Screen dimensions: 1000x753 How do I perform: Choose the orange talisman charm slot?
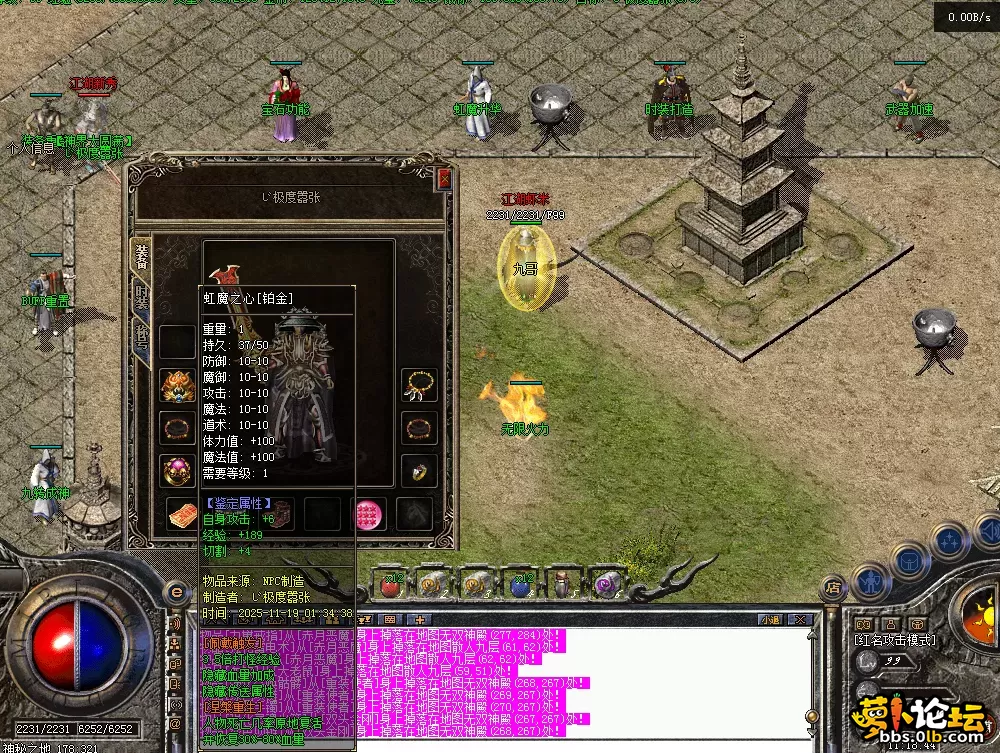click(x=181, y=514)
